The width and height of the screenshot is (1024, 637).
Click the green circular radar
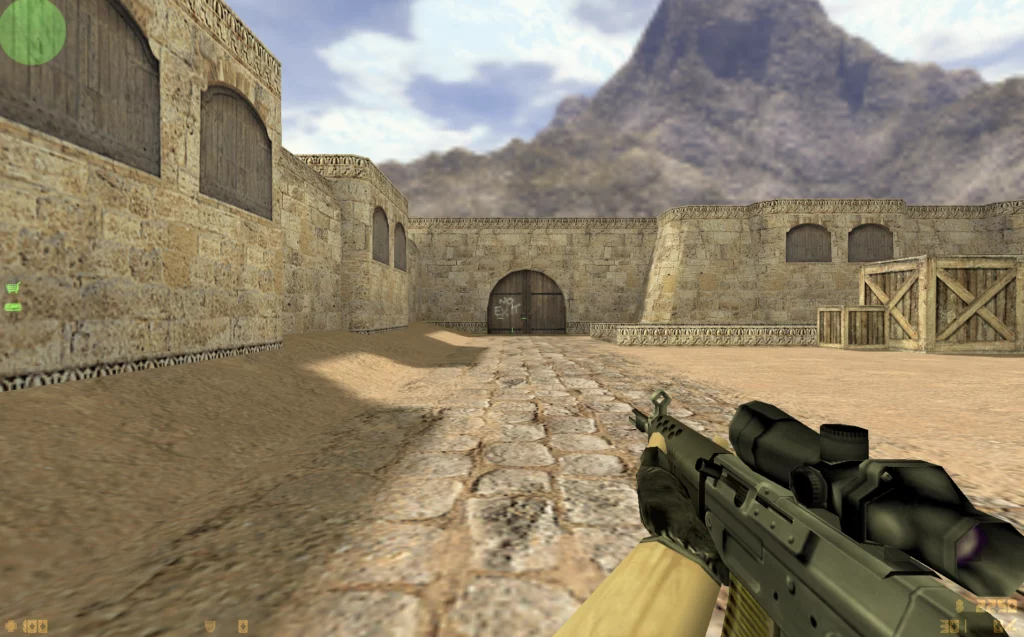[x=32, y=31]
